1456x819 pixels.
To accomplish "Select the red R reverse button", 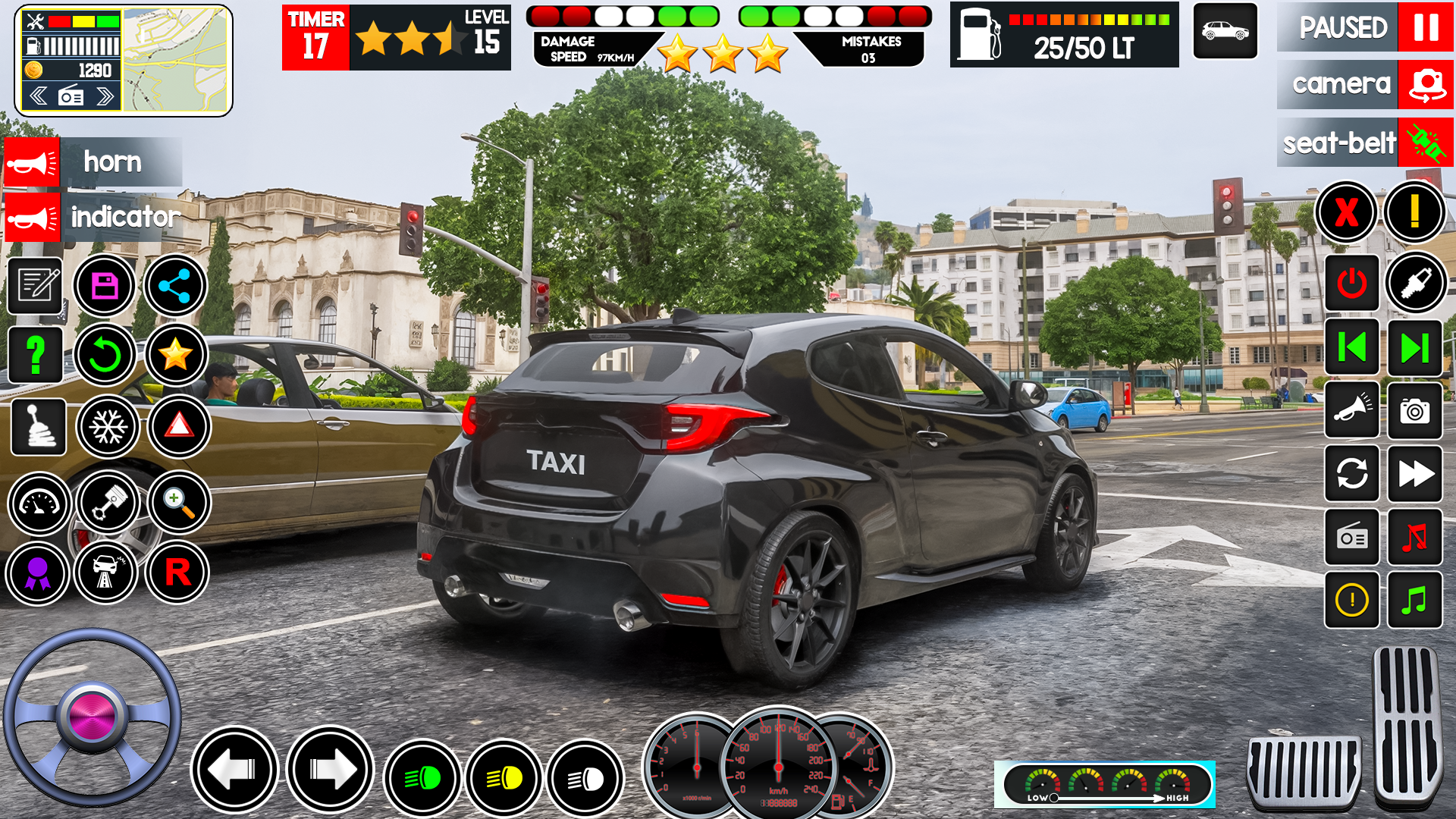I will (x=177, y=573).
